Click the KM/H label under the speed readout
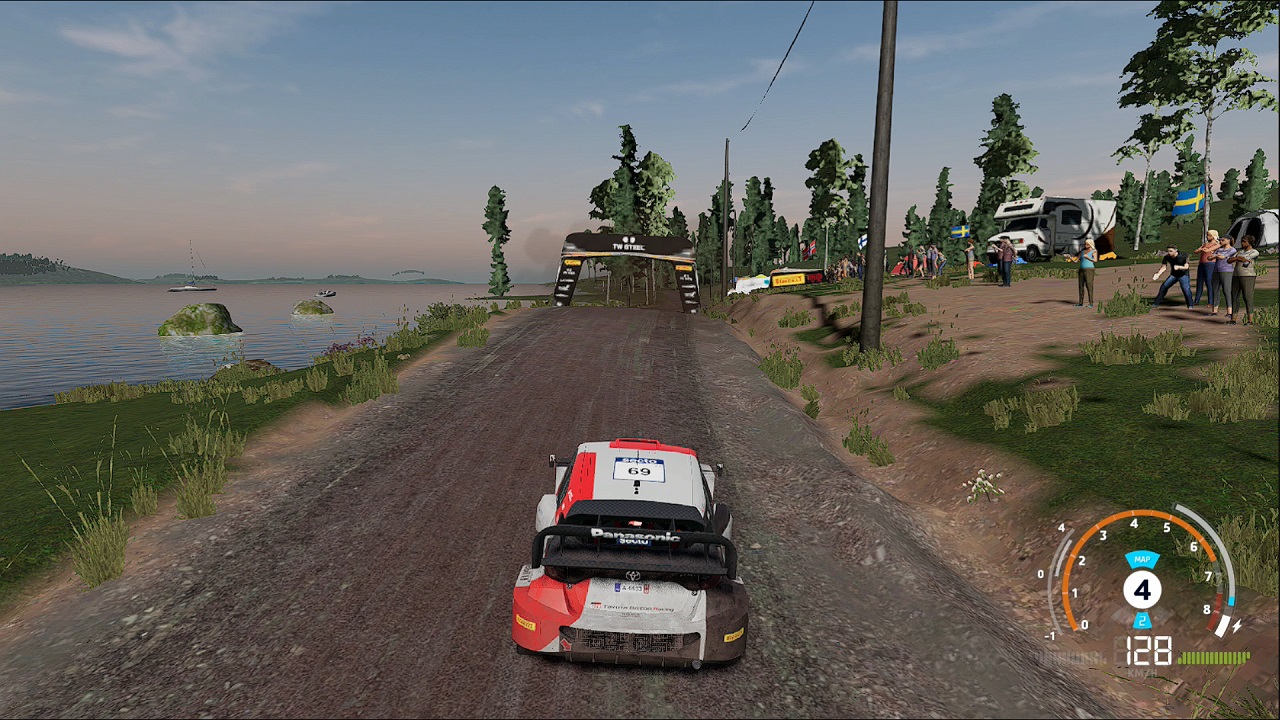 [1141, 671]
